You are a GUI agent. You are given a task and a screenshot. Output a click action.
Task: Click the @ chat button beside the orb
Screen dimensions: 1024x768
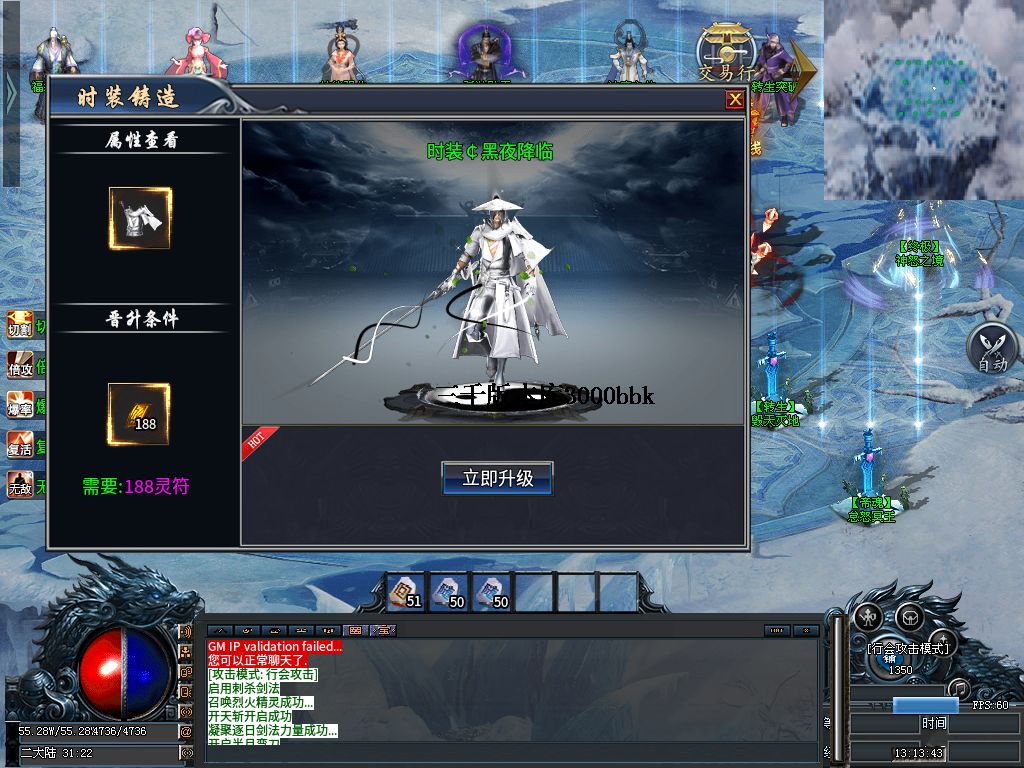coord(186,731)
